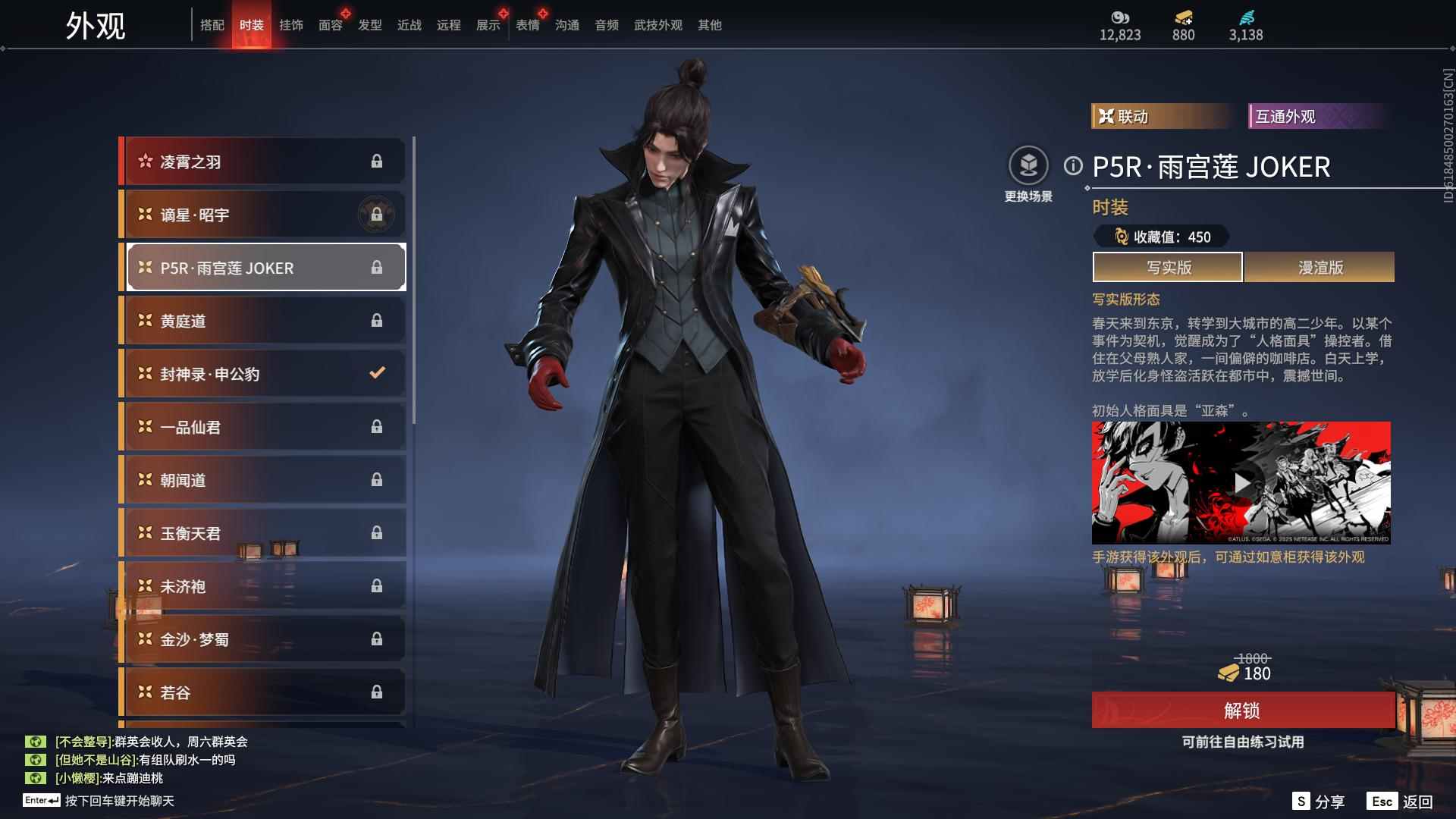Screen dimensions: 1456x819
Task: Play the Persona 5 preview video
Action: point(1241,483)
